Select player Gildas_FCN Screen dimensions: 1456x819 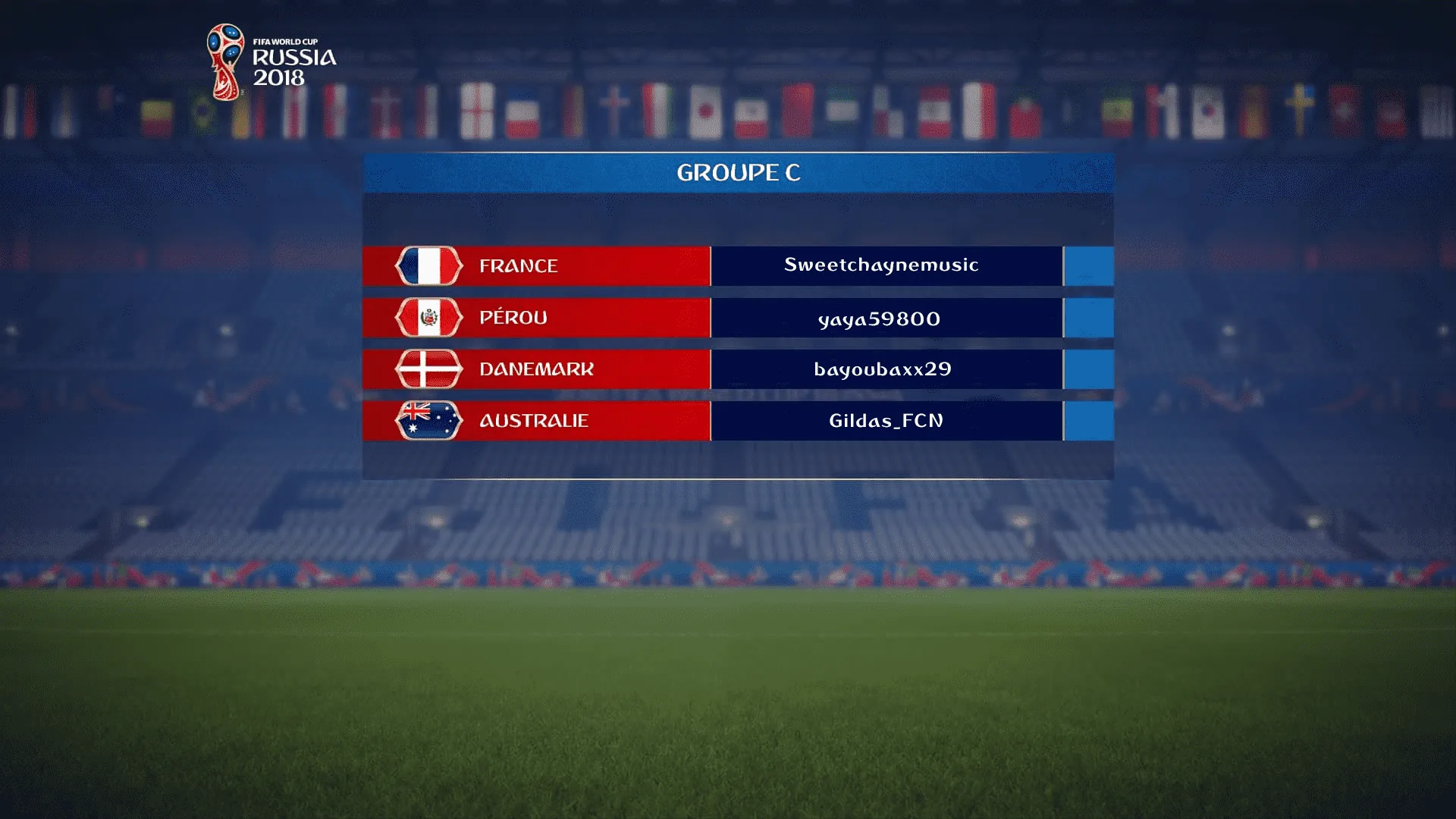886,421
